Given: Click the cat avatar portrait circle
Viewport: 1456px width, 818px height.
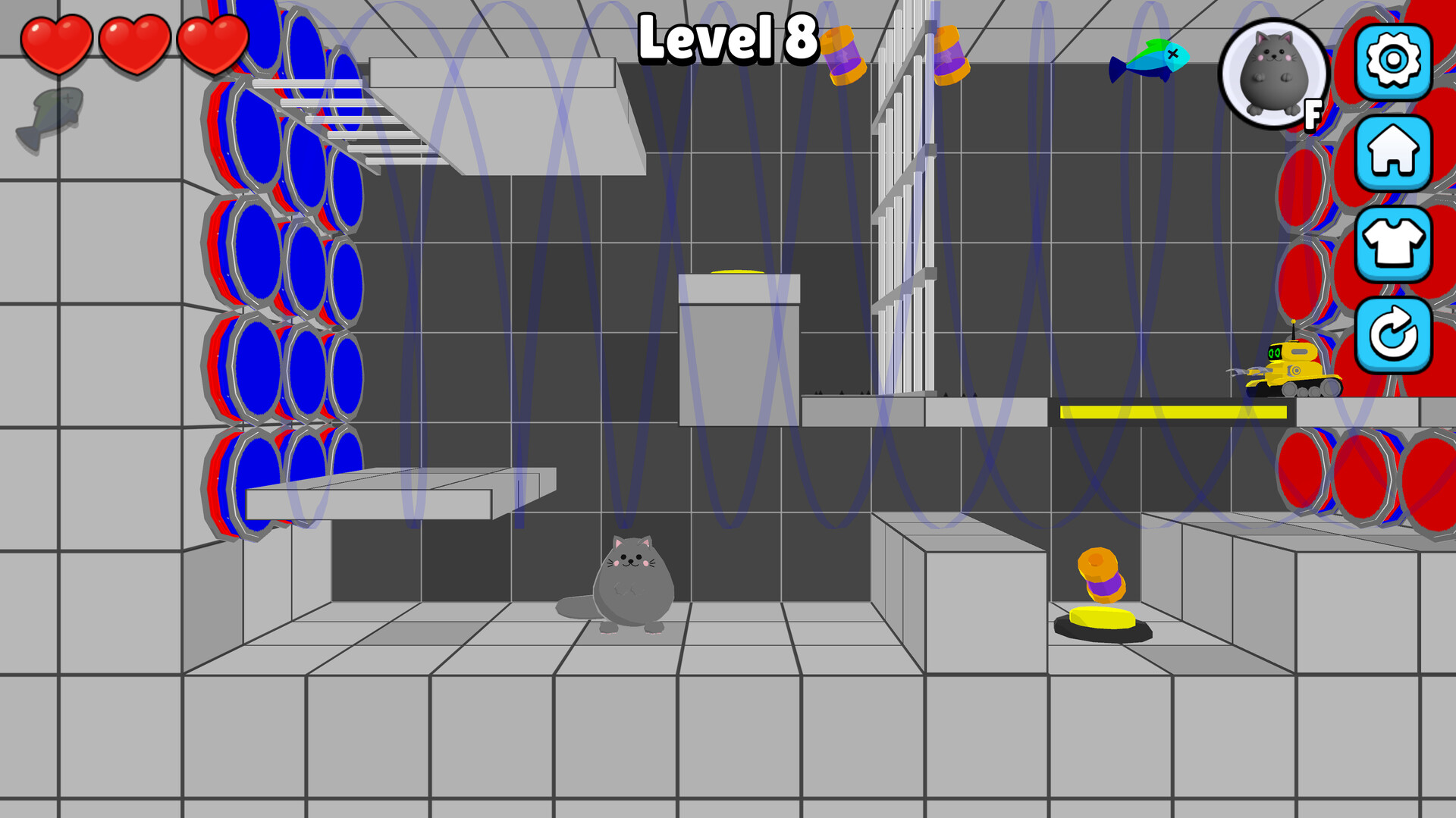Looking at the screenshot, I should point(1273,74).
